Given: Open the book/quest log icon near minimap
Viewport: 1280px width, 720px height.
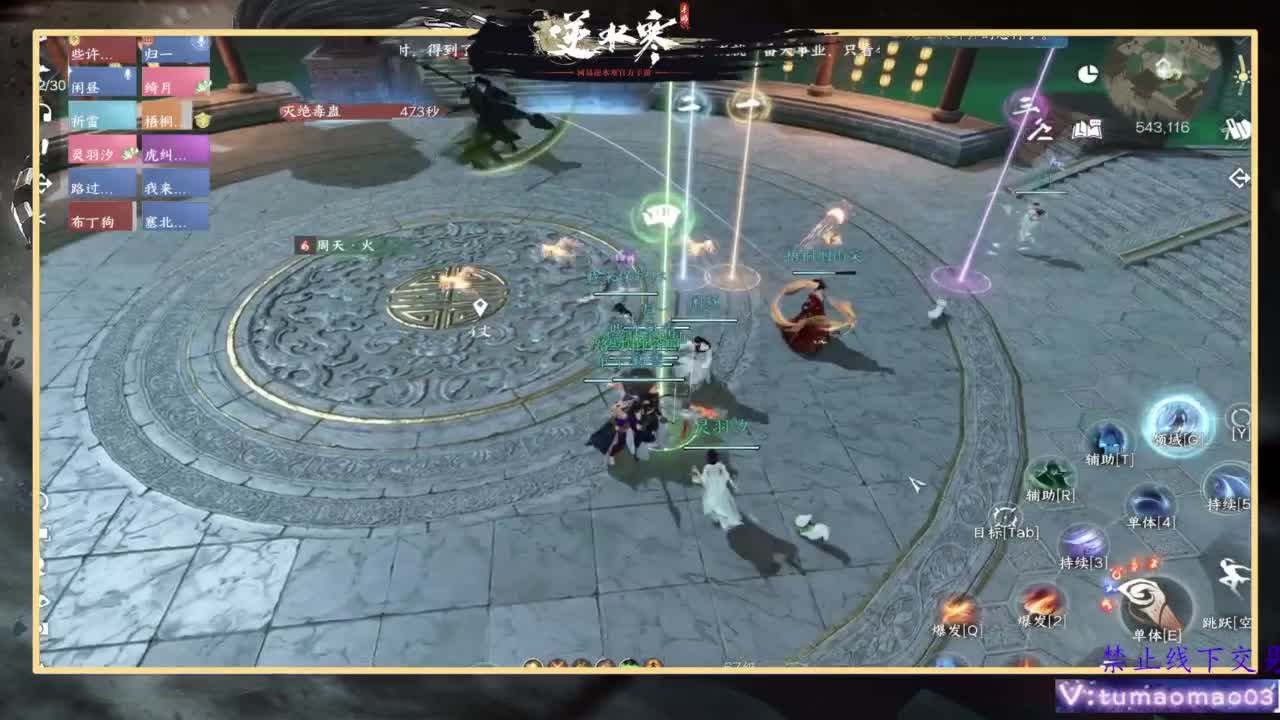Looking at the screenshot, I should [1087, 129].
